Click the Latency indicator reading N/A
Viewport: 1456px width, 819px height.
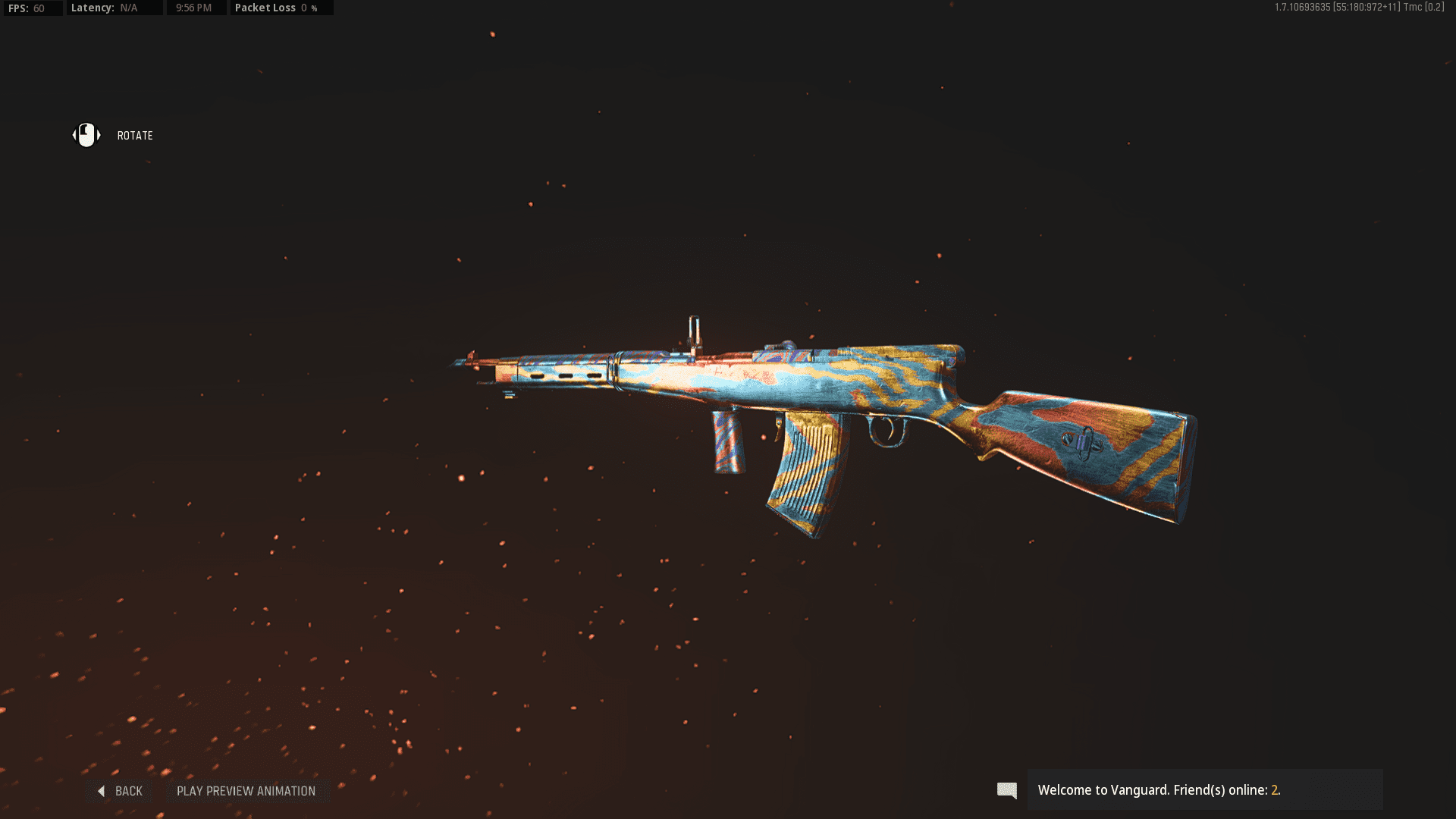[x=114, y=8]
